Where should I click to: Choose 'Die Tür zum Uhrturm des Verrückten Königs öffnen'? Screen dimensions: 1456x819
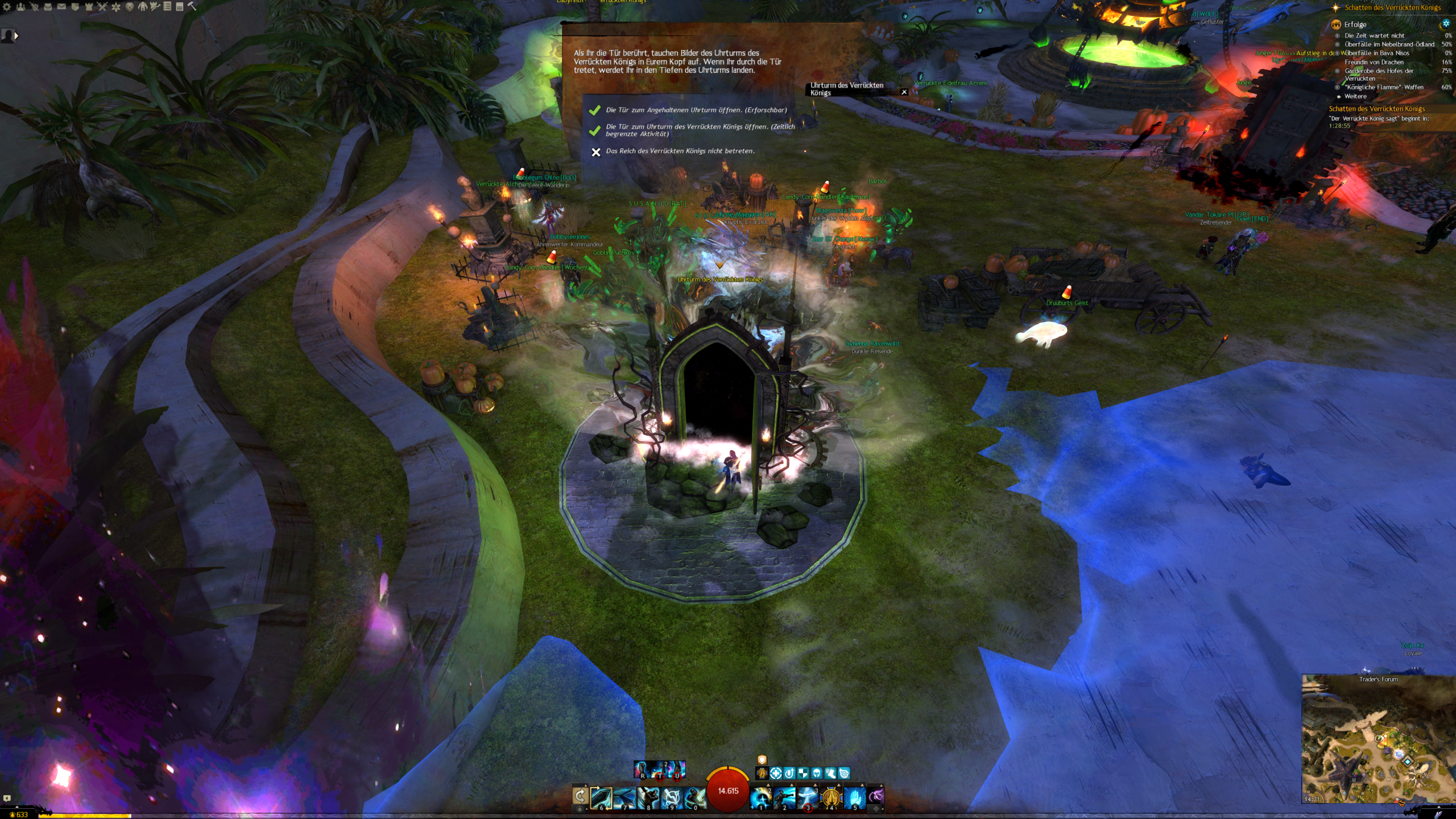[700, 130]
